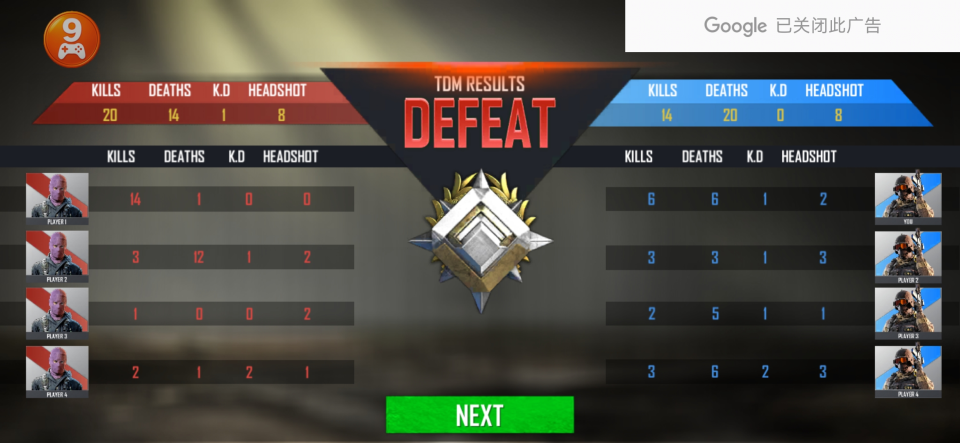Select blue team Player 3 avatar
Image resolution: width=960 pixels, height=443 pixels.
907,313
